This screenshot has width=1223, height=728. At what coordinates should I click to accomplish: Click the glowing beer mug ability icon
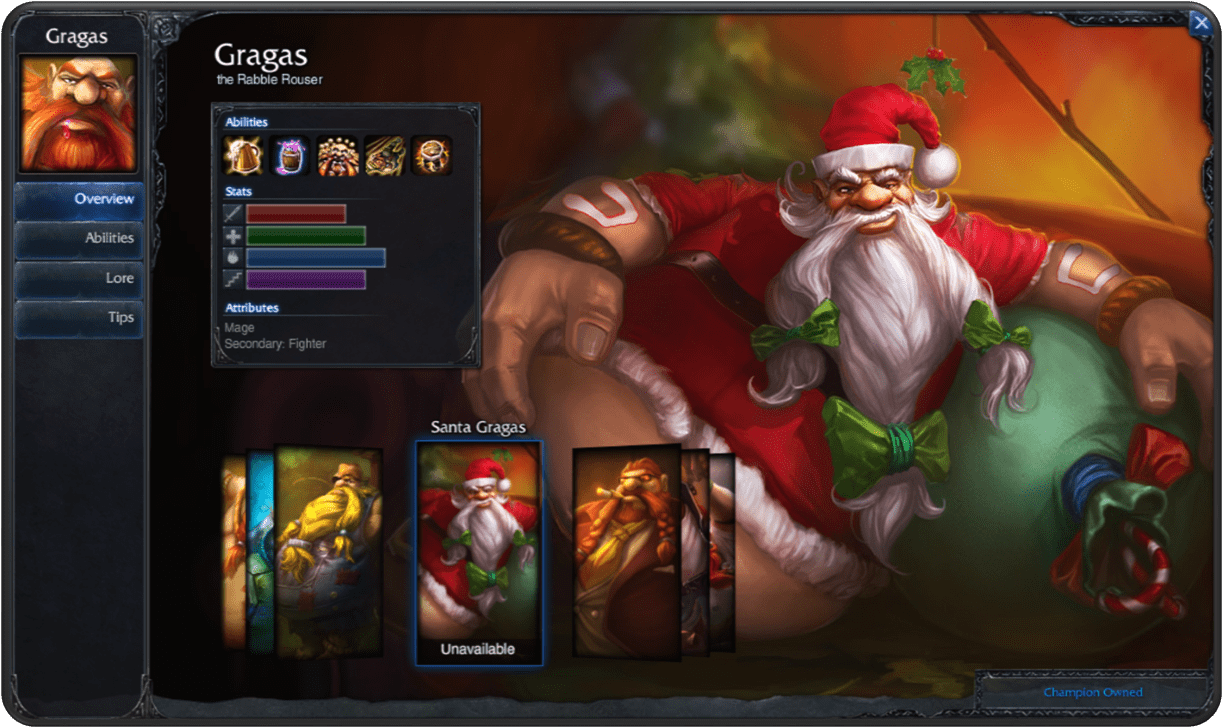tap(243, 156)
